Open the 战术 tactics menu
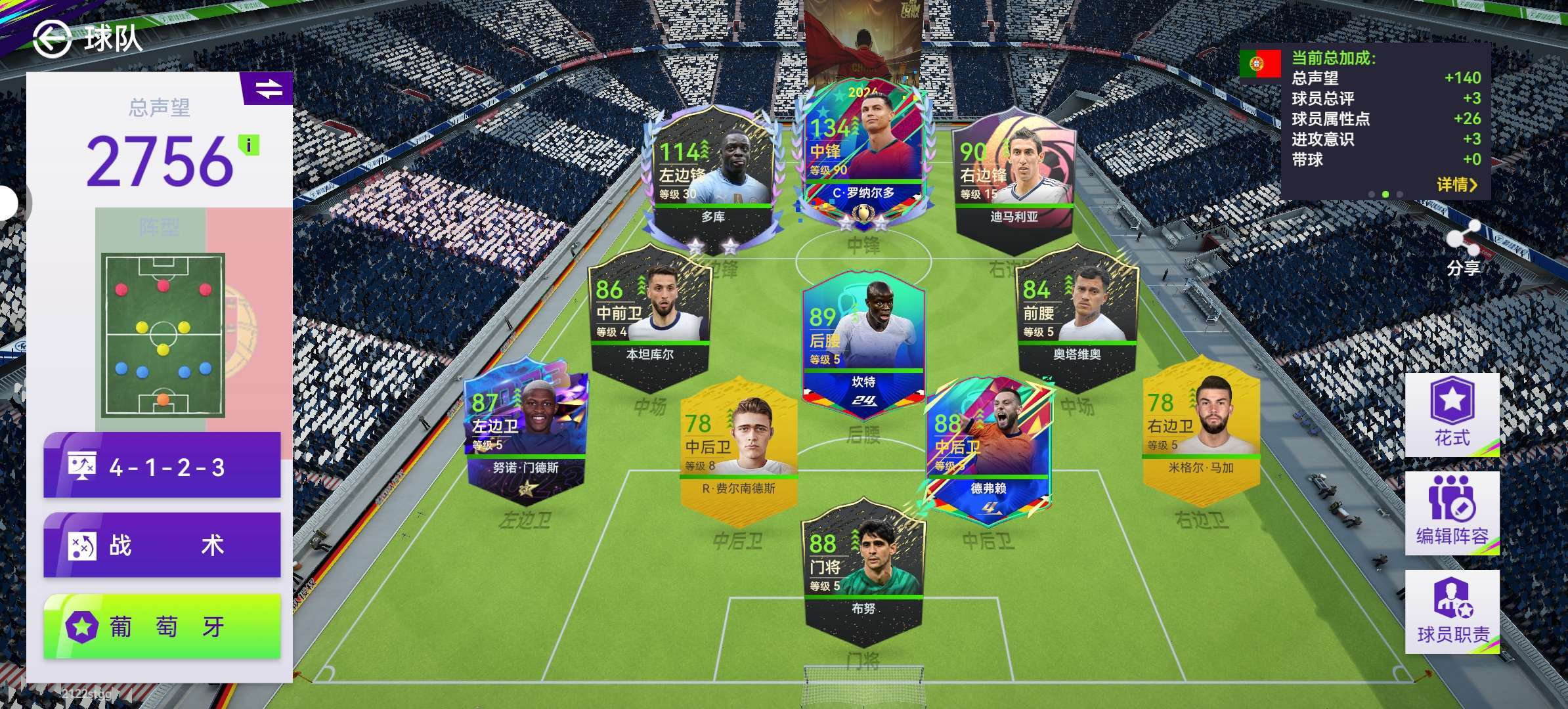Image resolution: width=1568 pixels, height=709 pixels. click(x=162, y=546)
